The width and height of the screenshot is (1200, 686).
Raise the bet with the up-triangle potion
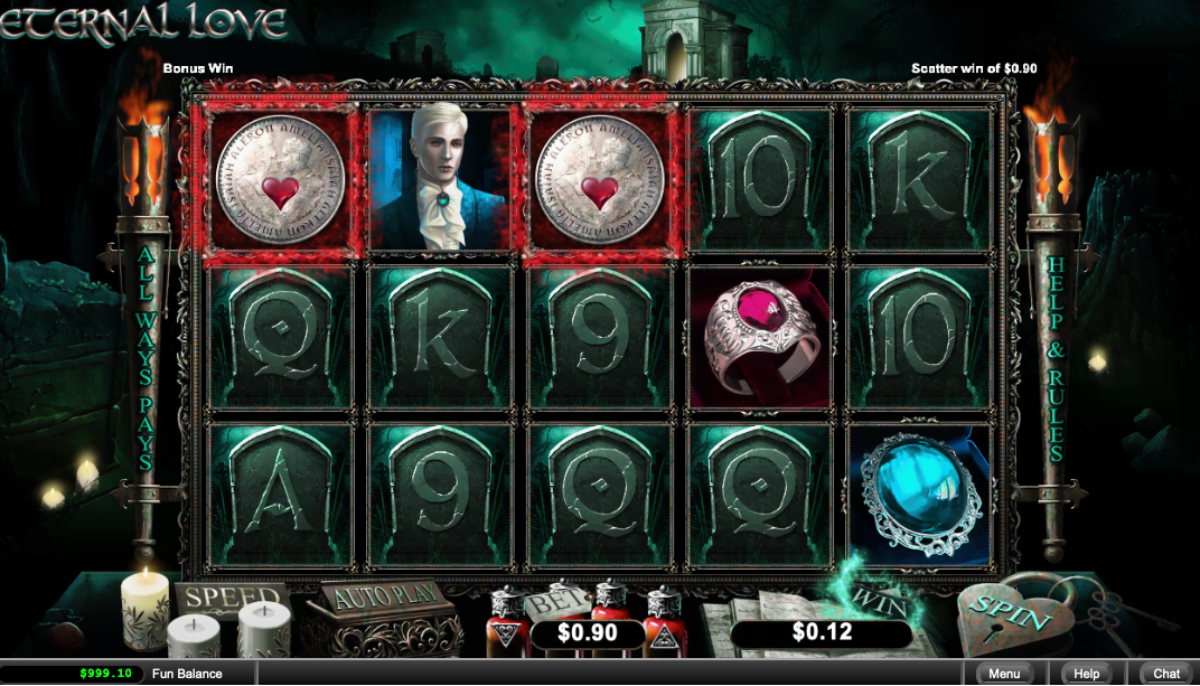(663, 624)
